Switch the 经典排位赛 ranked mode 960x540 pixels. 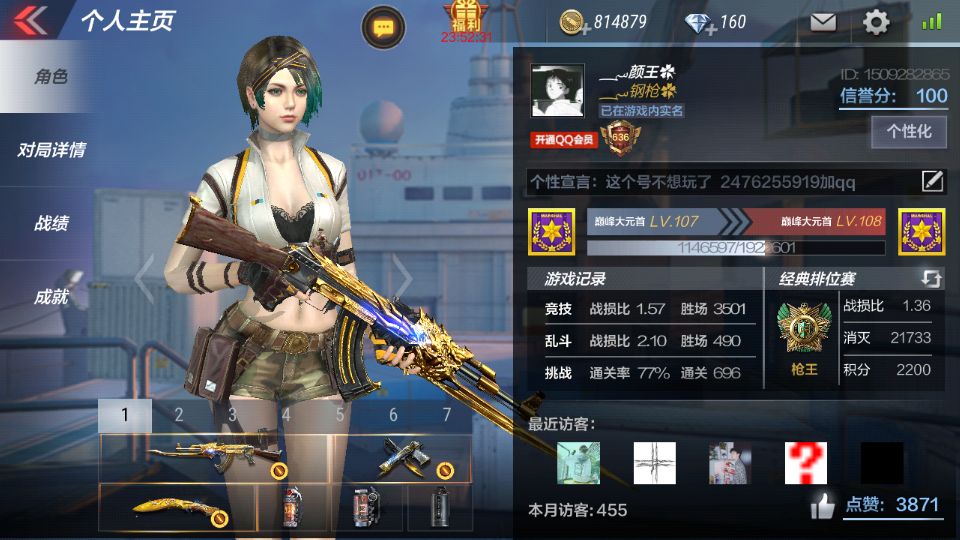pyautogui.click(x=931, y=279)
